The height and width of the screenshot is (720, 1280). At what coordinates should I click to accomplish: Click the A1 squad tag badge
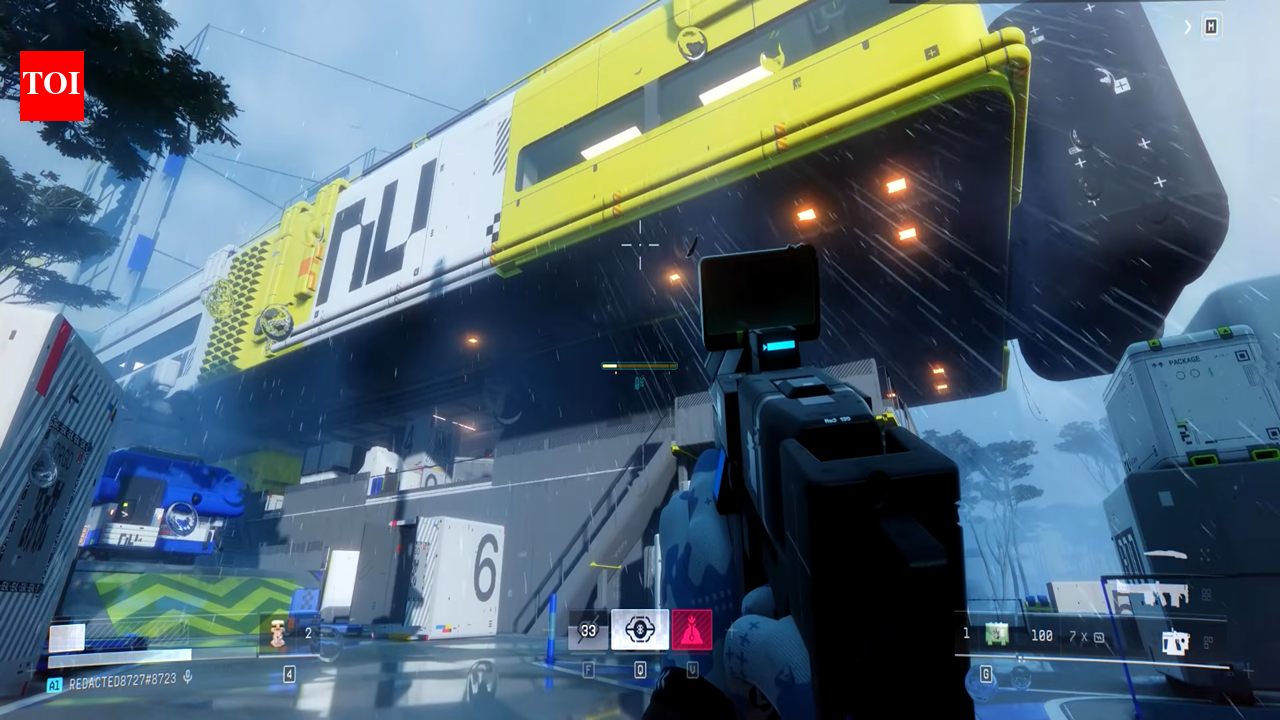(x=54, y=685)
